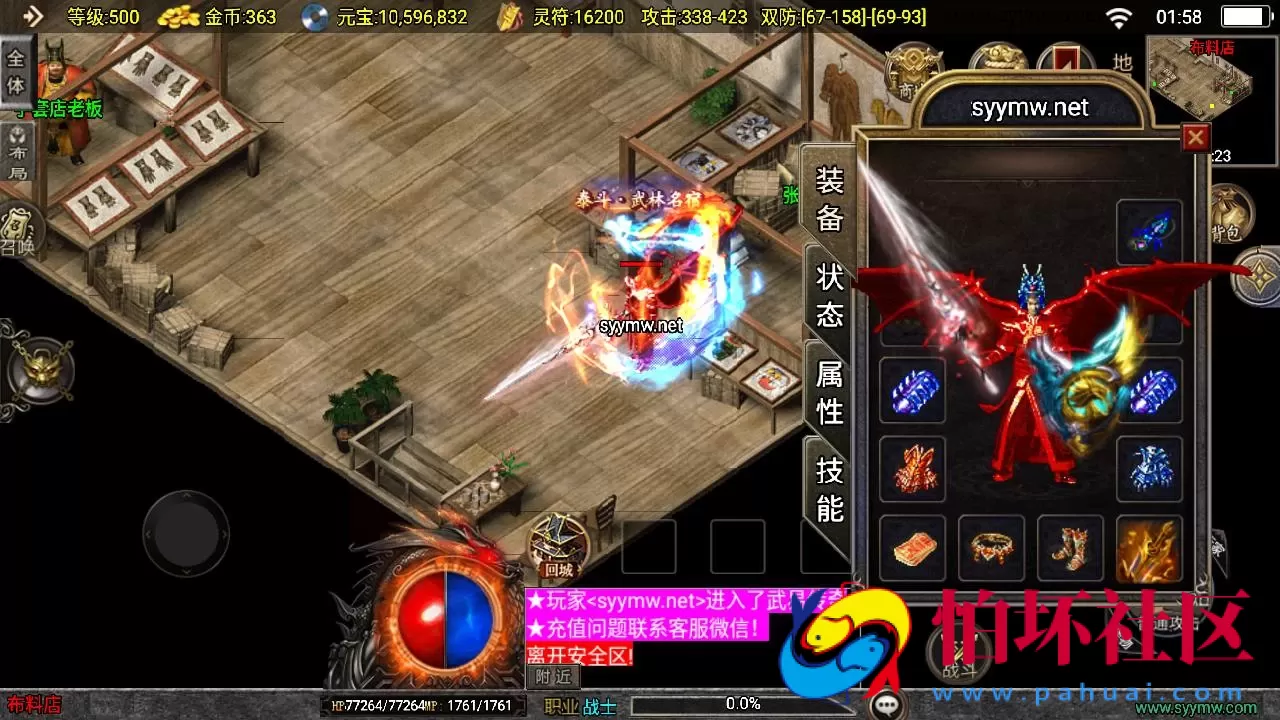This screenshot has width=1280, height=720.
Task: Click the 灵符 talisman icon in top bar
Action: pyautogui.click(x=508, y=16)
